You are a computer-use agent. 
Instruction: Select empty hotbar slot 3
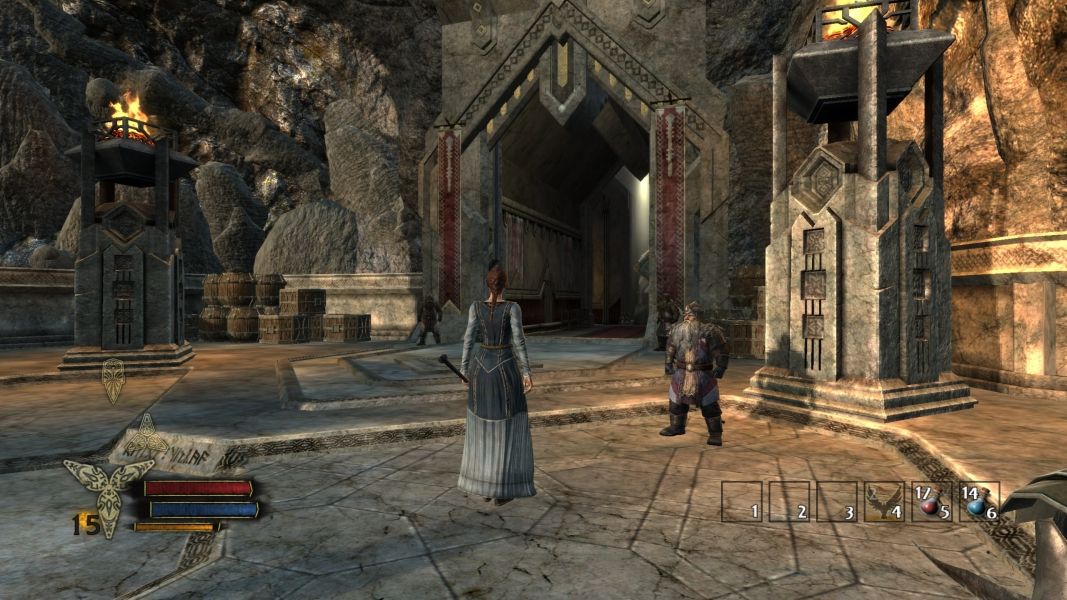tap(836, 502)
